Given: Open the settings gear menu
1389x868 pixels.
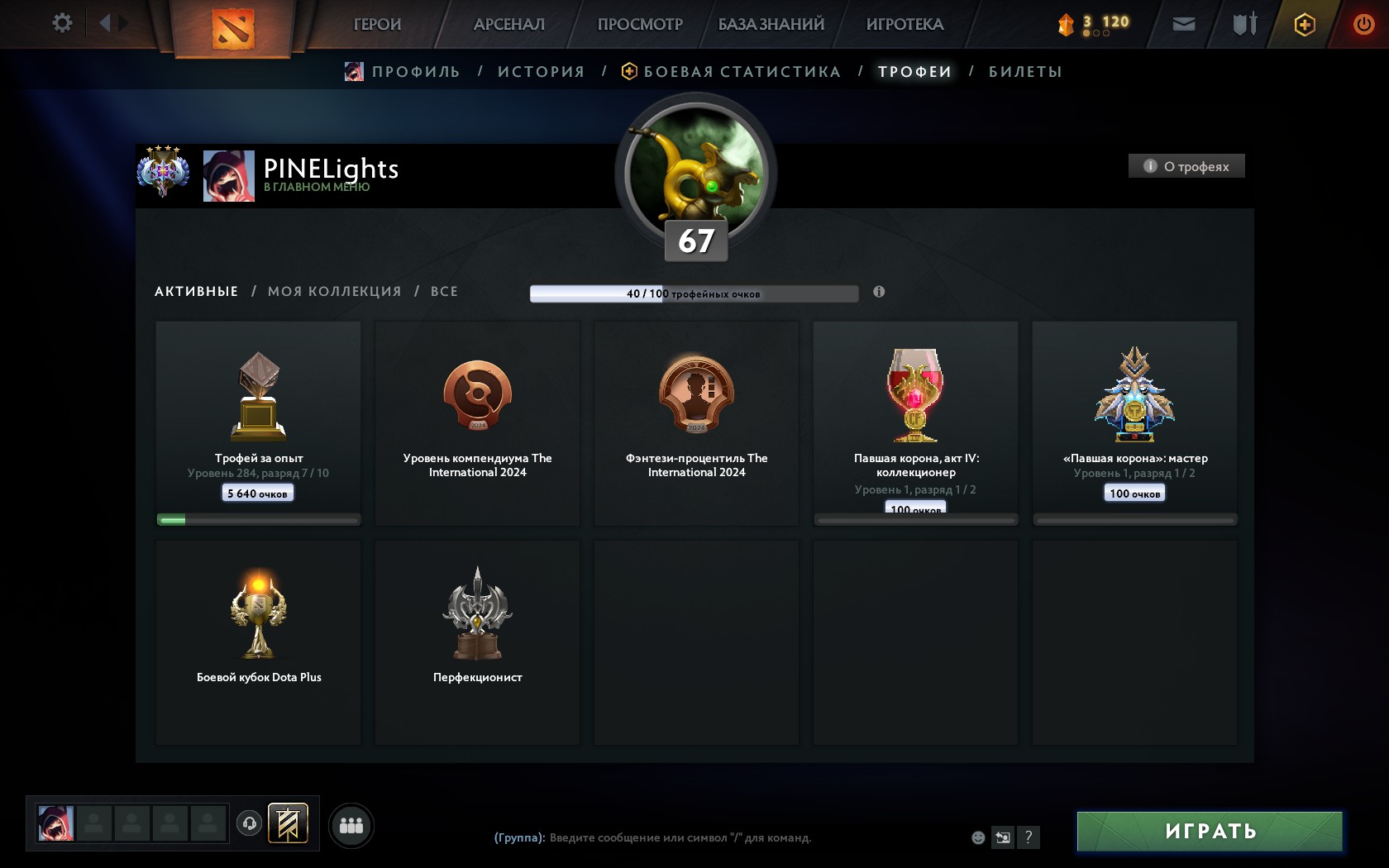Looking at the screenshot, I should point(62,23).
